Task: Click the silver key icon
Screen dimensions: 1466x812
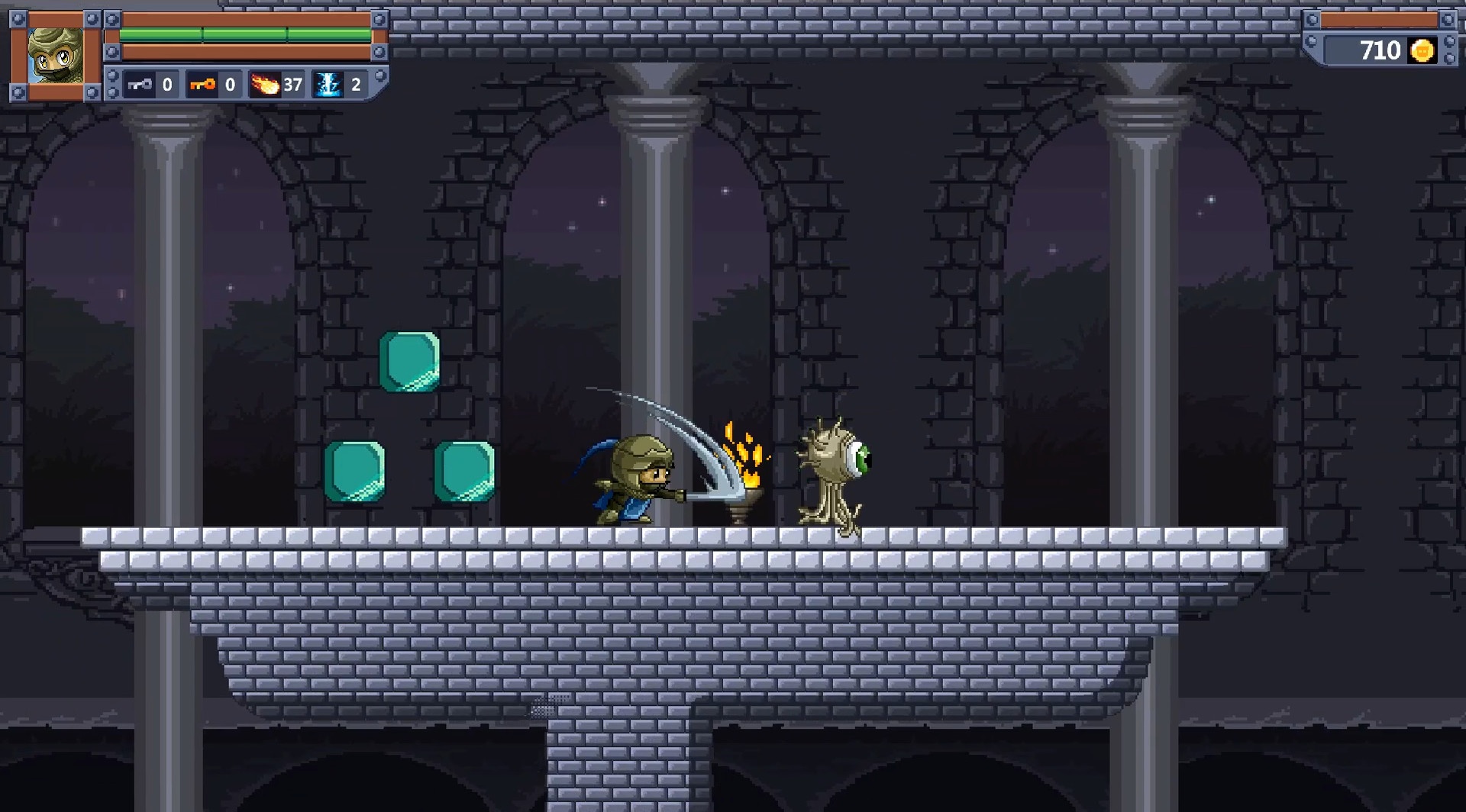Action: pyautogui.click(x=140, y=84)
